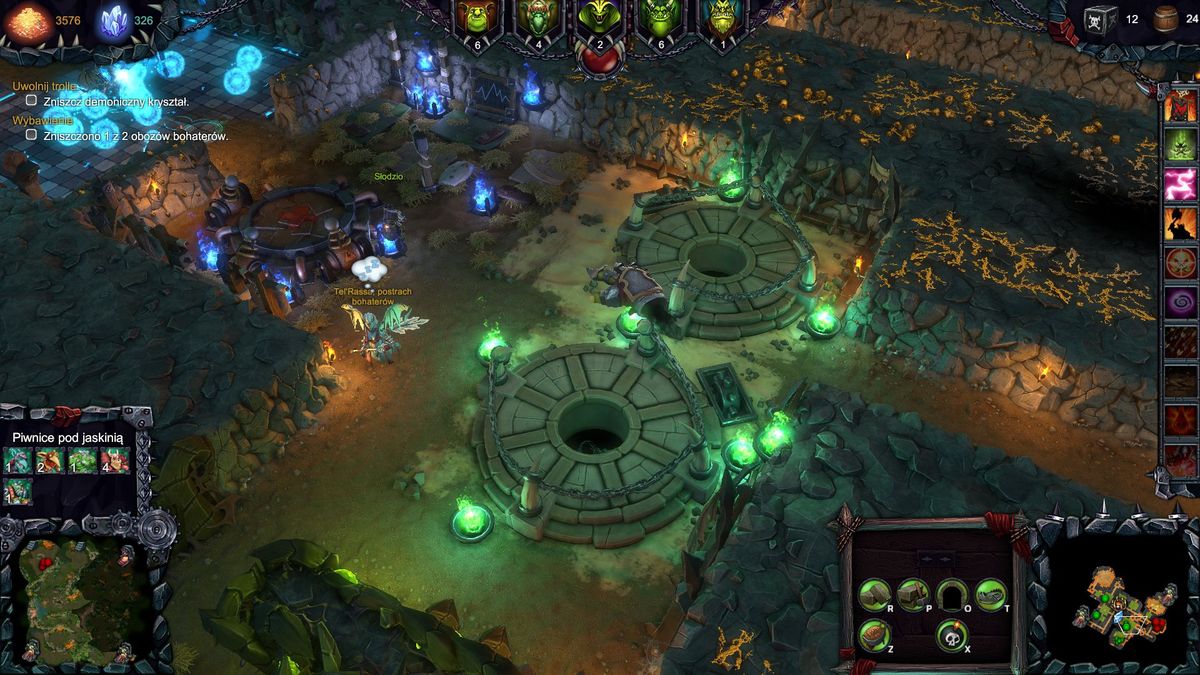Select the orange silhouette spell icon
Viewport: 1200px width, 675px height.
[1181, 224]
